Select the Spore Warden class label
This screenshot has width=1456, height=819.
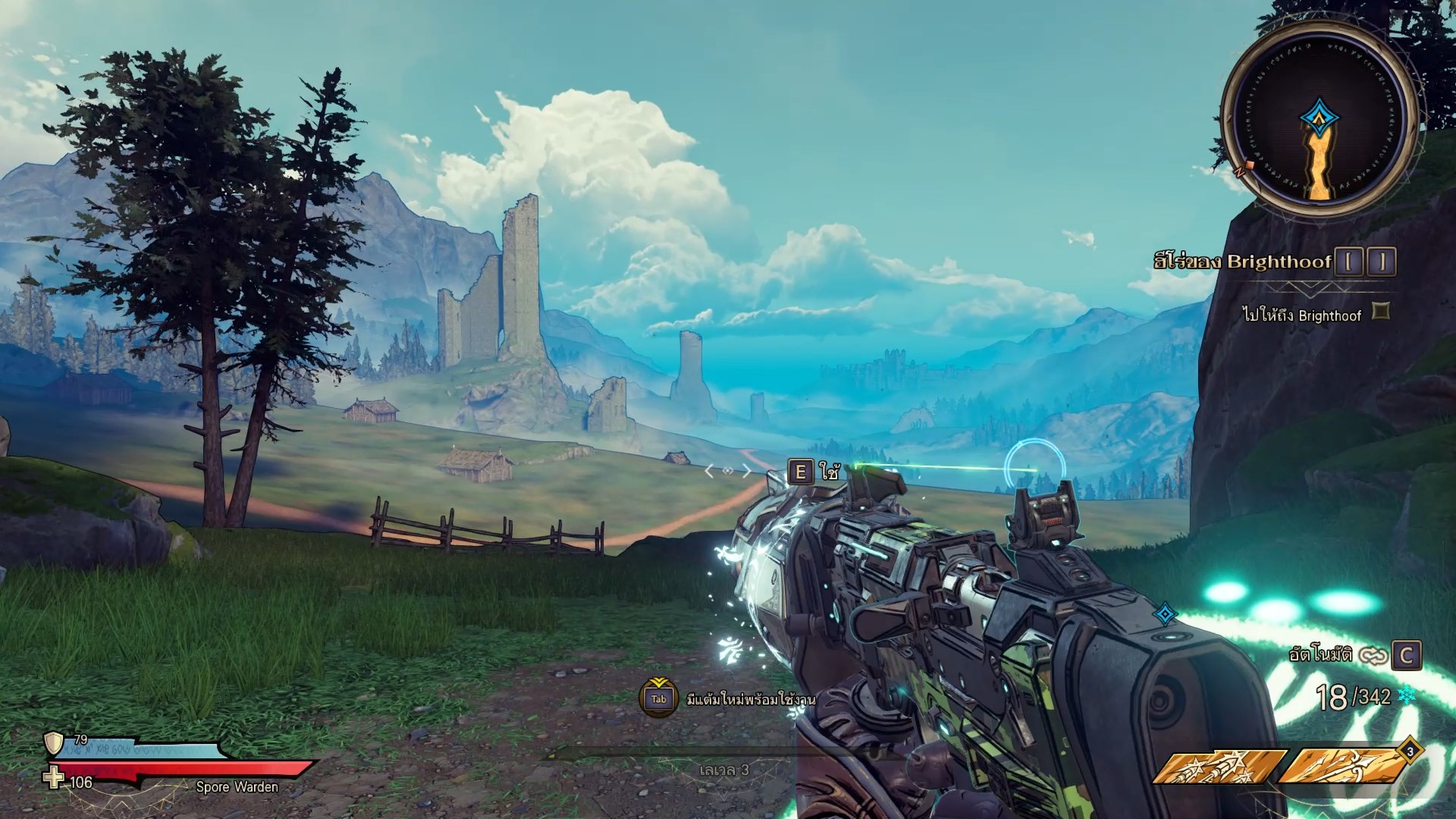(237, 787)
